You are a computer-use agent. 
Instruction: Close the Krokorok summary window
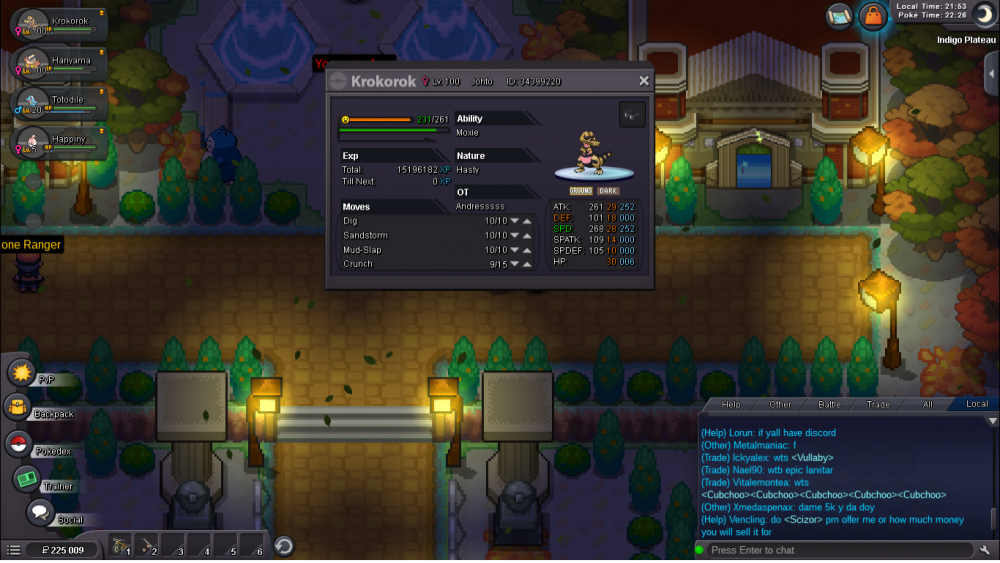click(x=643, y=81)
